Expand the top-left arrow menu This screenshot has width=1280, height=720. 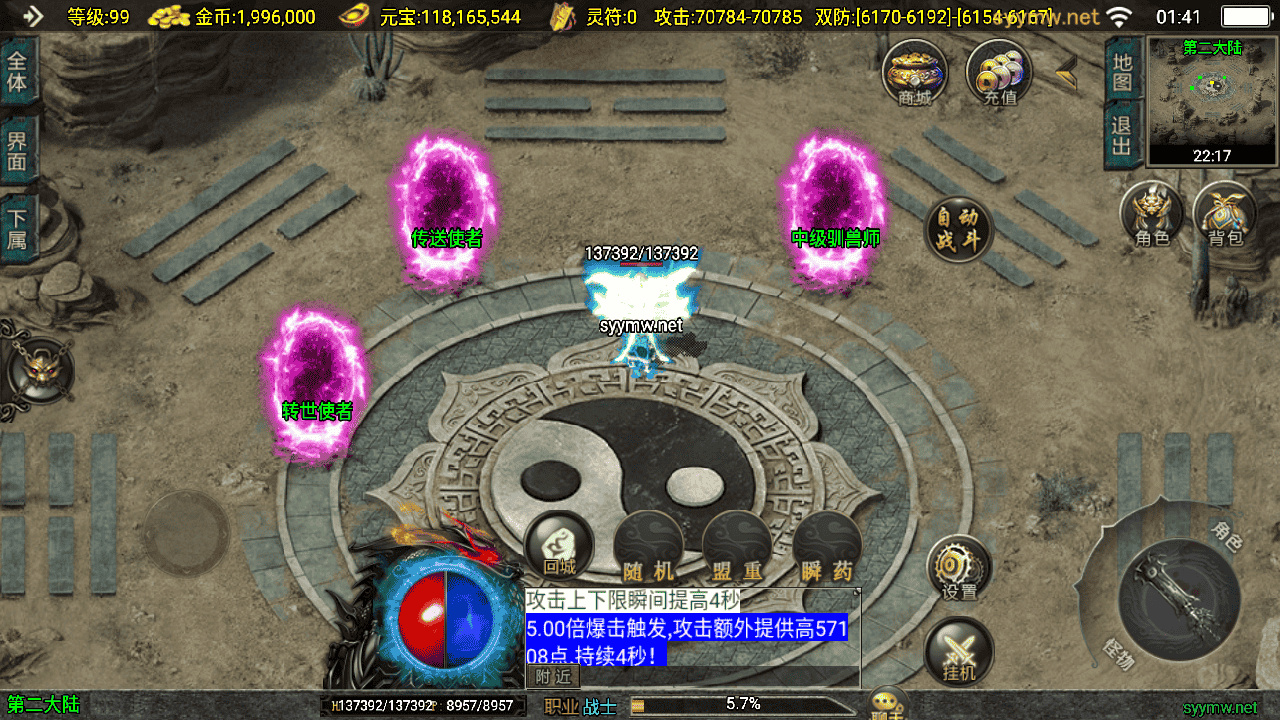(32, 16)
